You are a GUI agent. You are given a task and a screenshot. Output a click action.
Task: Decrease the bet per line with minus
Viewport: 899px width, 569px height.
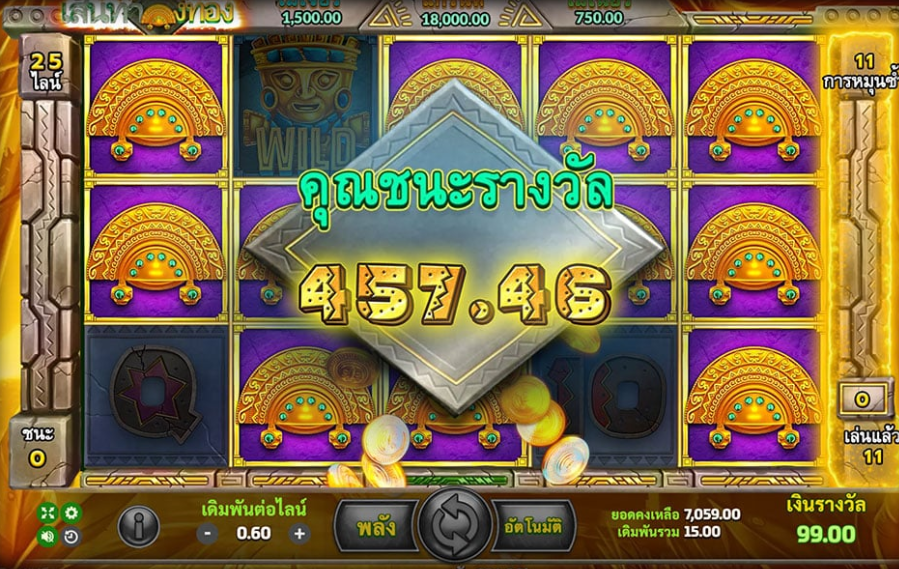[x=207, y=533]
